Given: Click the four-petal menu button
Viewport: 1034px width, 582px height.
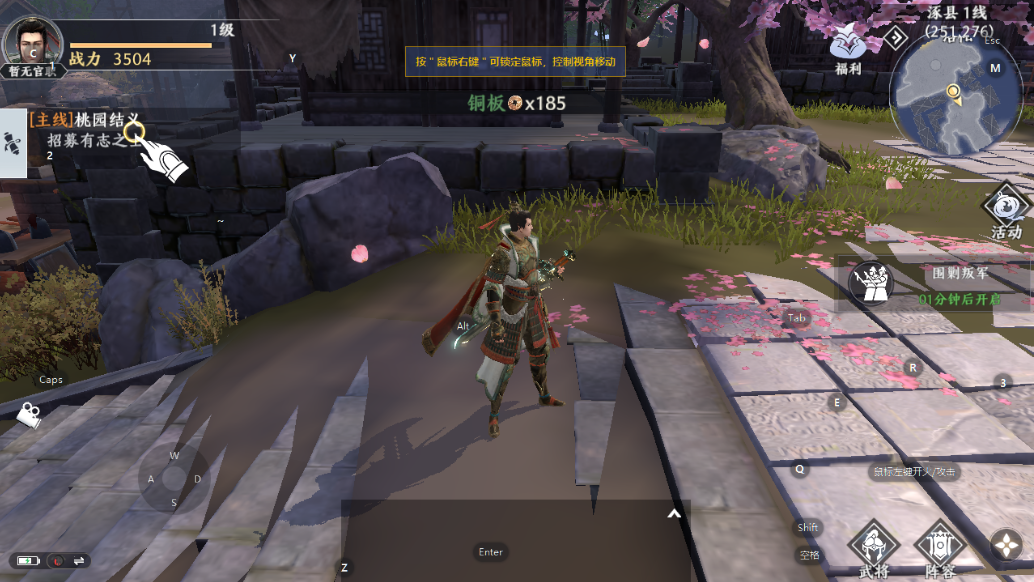Looking at the screenshot, I should click(1005, 545).
